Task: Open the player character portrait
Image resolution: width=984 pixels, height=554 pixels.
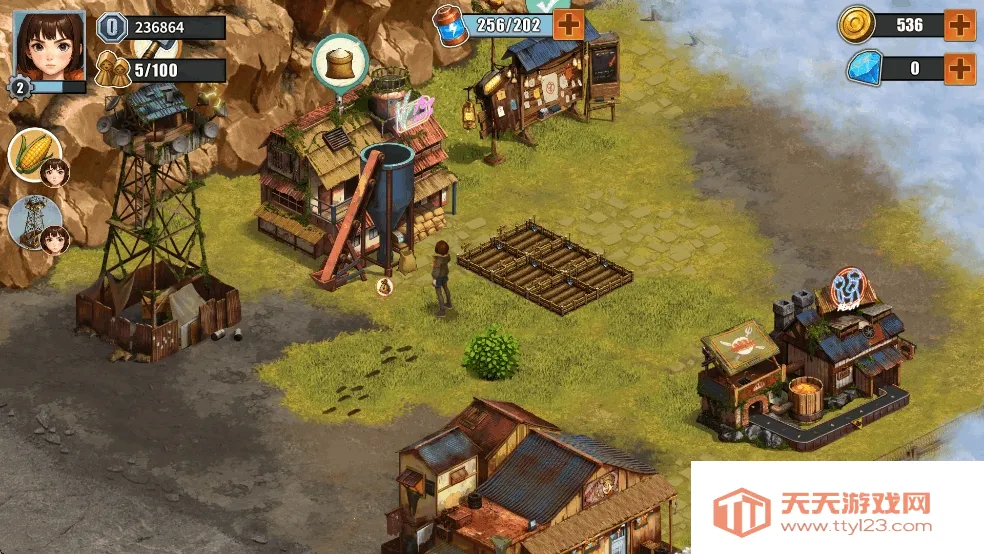Action: (48, 45)
